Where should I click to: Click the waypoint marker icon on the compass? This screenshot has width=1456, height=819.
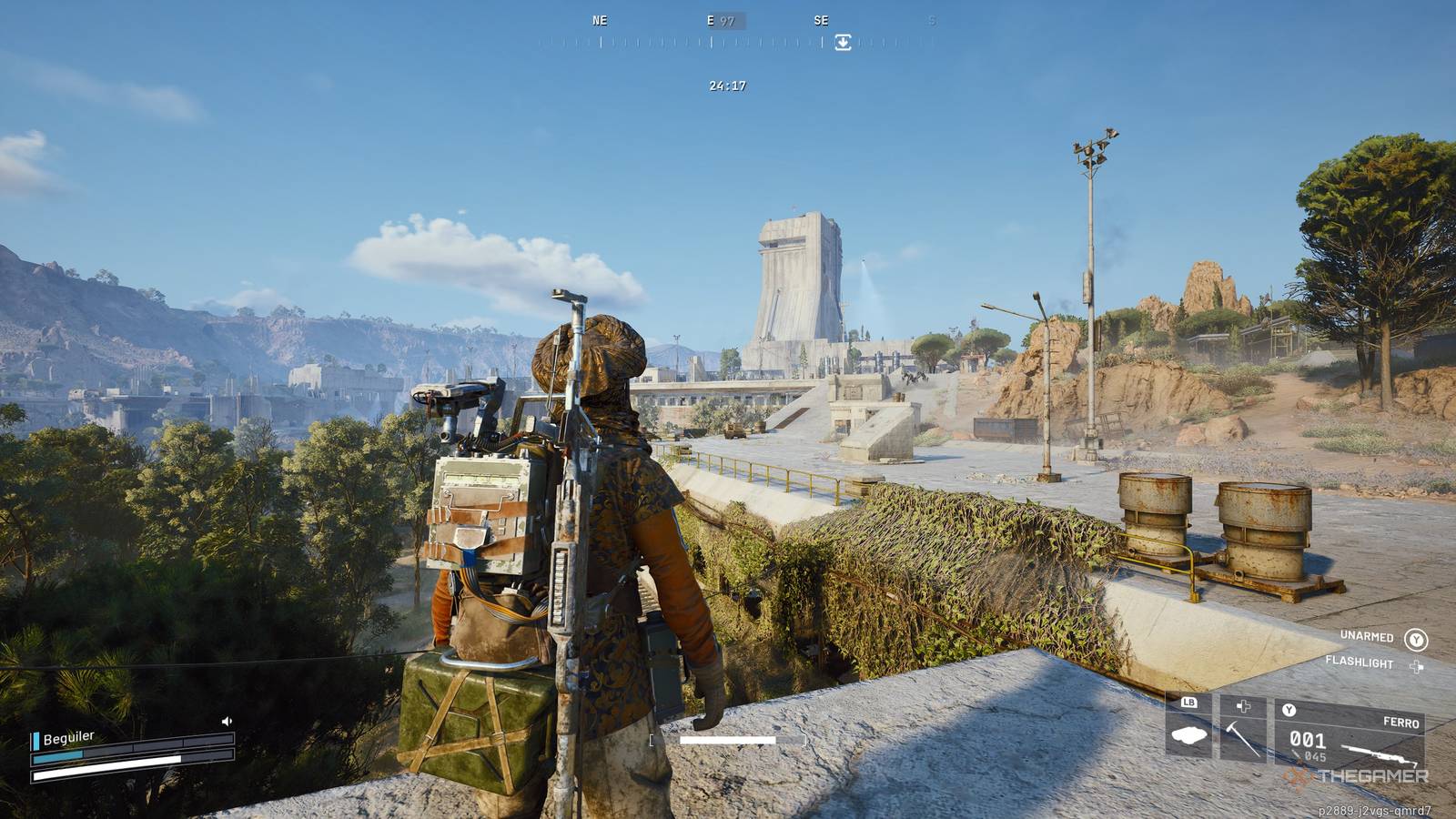click(842, 40)
